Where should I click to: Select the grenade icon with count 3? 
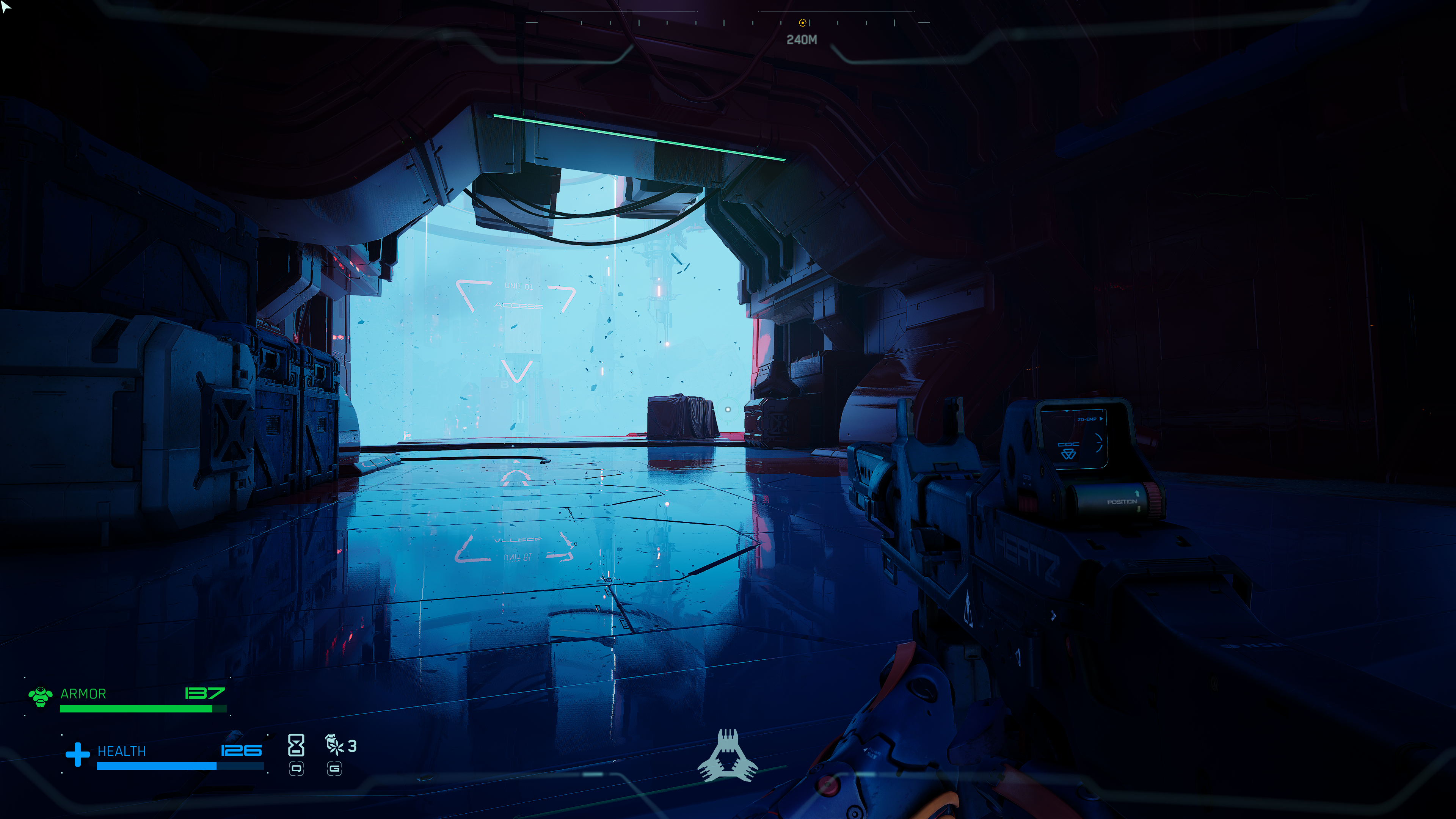334,744
